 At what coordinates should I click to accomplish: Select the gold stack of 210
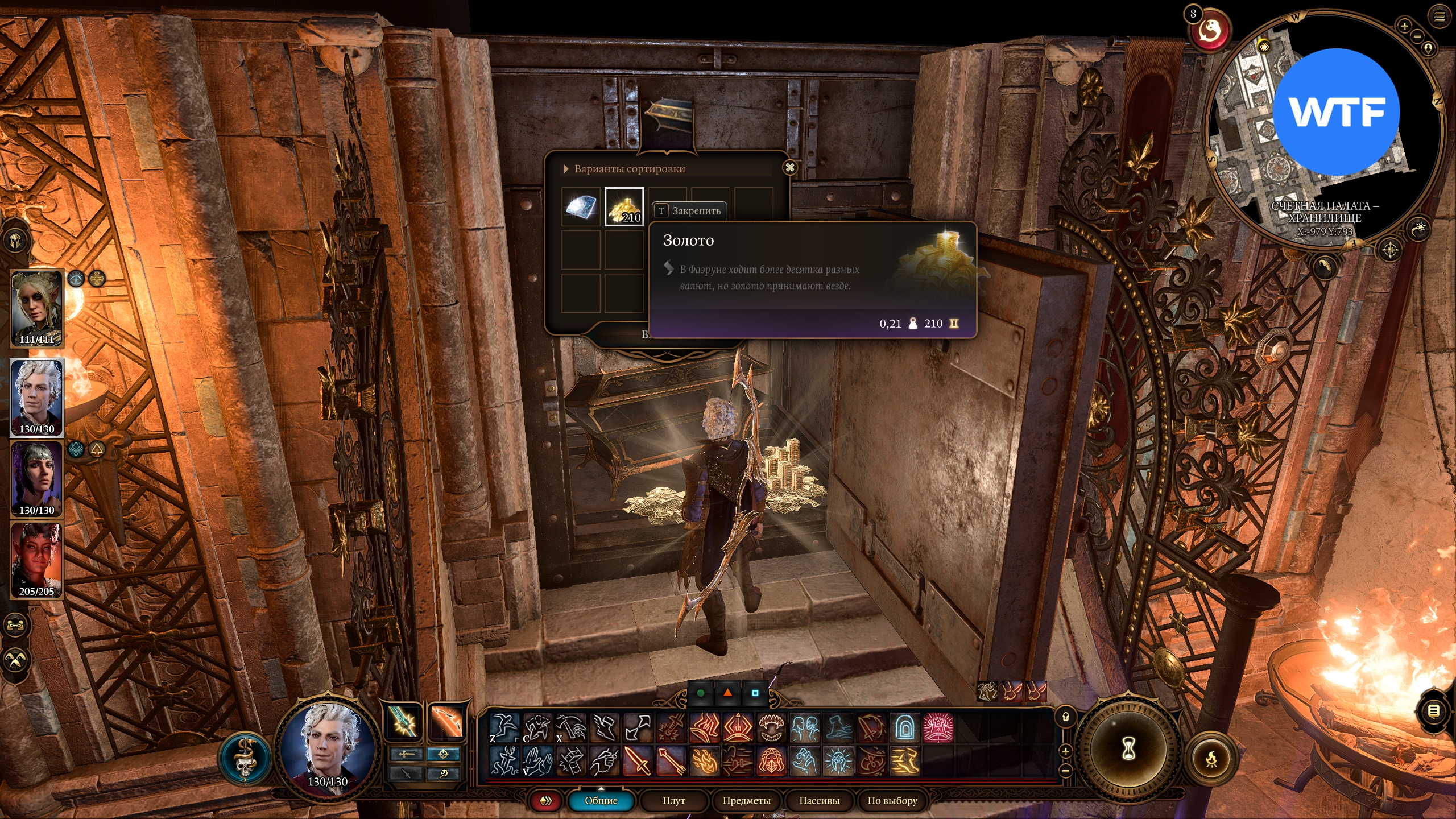[x=624, y=207]
